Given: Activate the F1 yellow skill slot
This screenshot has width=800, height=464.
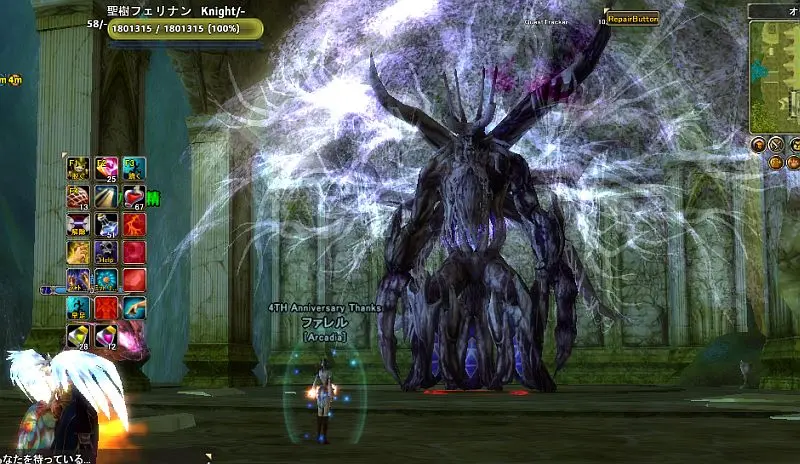Looking at the screenshot, I should pyautogui.click(x=78, y=168).
